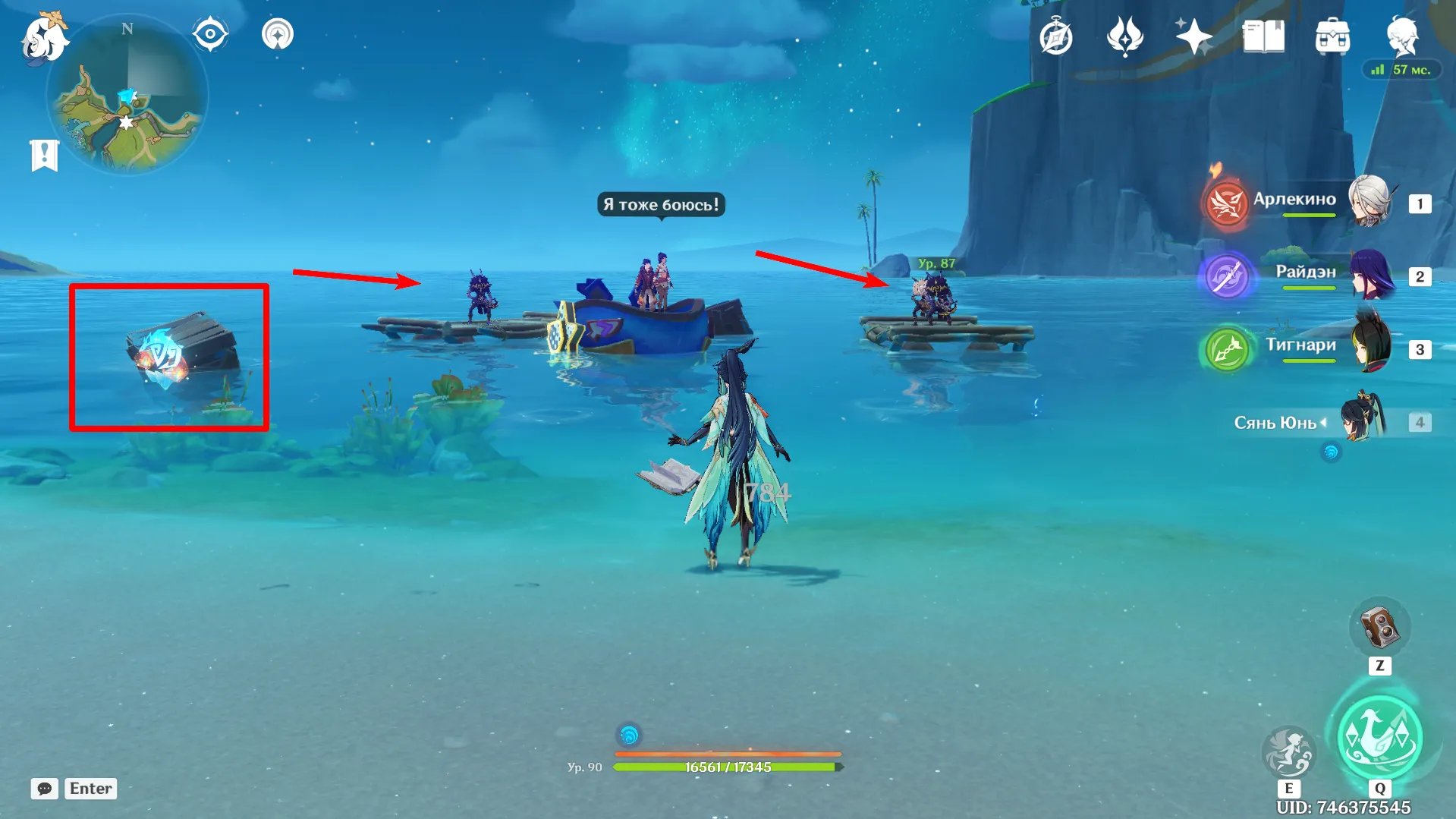Open the inventory backpack icon
Viewport: 1456px width, 819px height.
(x=1332, y=36)
